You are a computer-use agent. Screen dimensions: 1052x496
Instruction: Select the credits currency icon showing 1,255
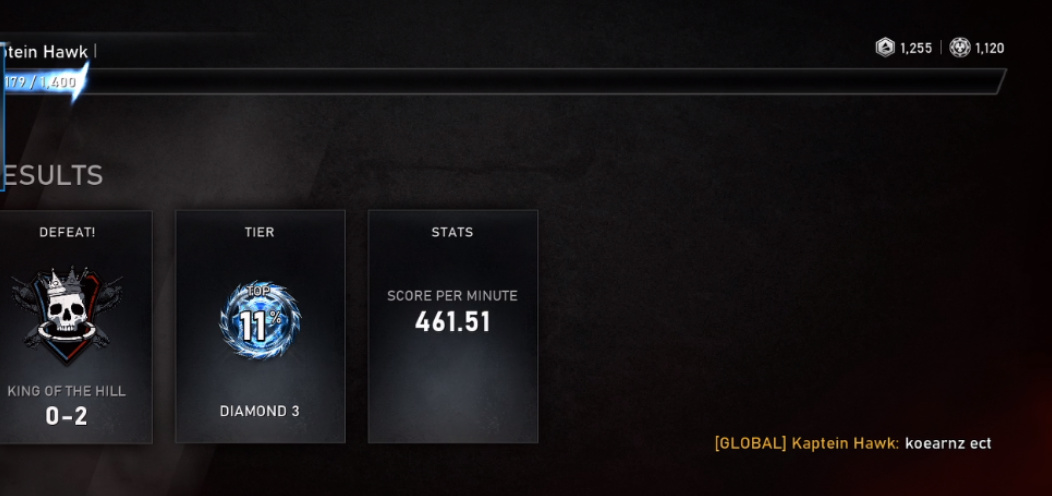click(x=885, y=48)
